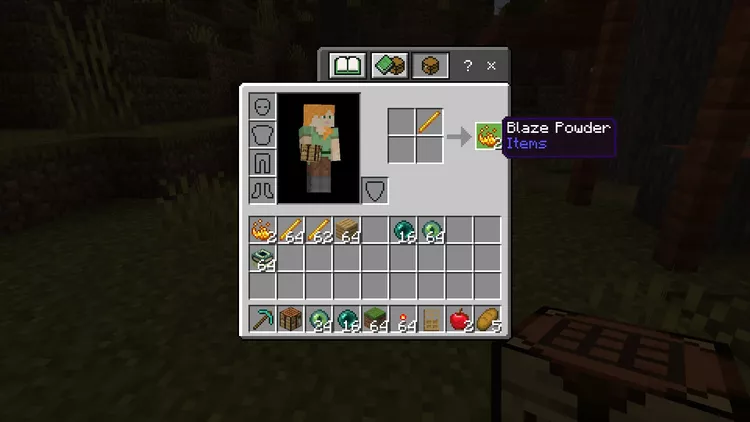Select the diamond pickaxe in the hotbar
This screenshot has height=422, width=750.
point(263,319)
